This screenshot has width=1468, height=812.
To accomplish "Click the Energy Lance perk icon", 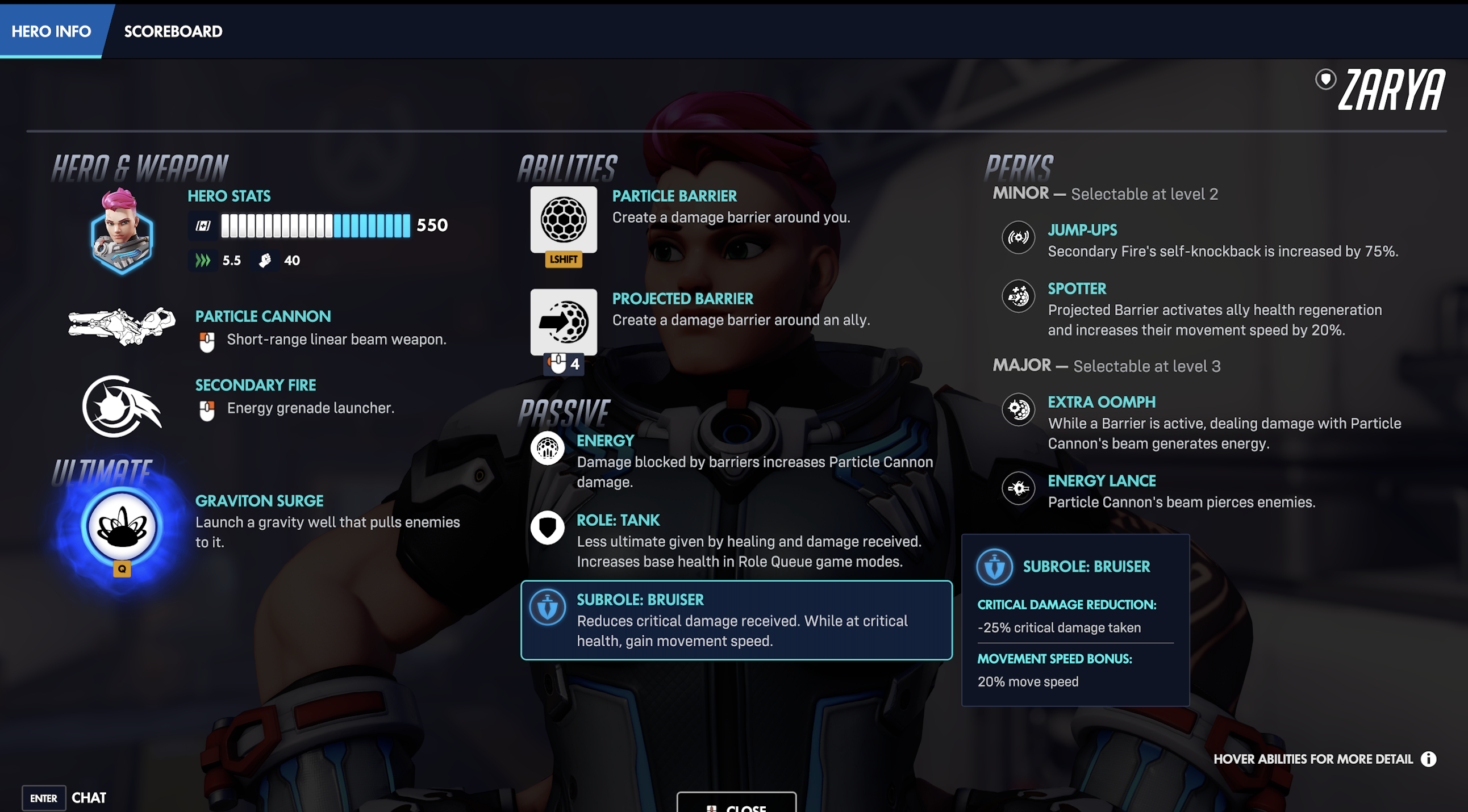I will pyautogui.click(x=1018, y=488).
